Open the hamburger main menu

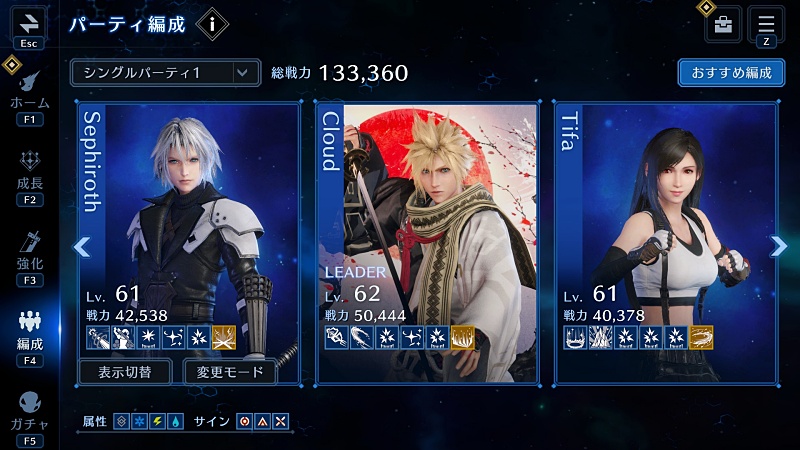click(x=766, y=24)
